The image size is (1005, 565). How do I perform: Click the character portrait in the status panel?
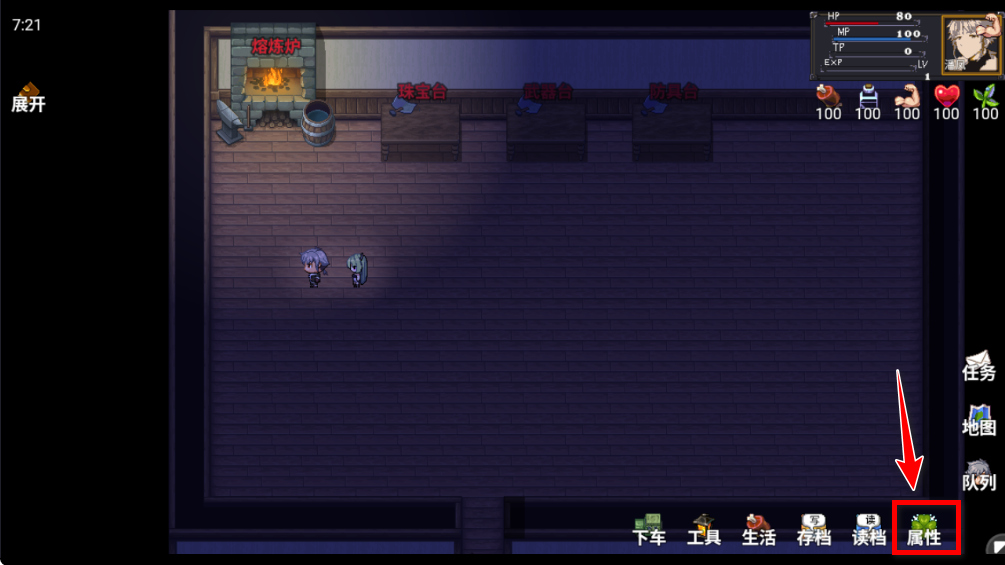[969, 44]
